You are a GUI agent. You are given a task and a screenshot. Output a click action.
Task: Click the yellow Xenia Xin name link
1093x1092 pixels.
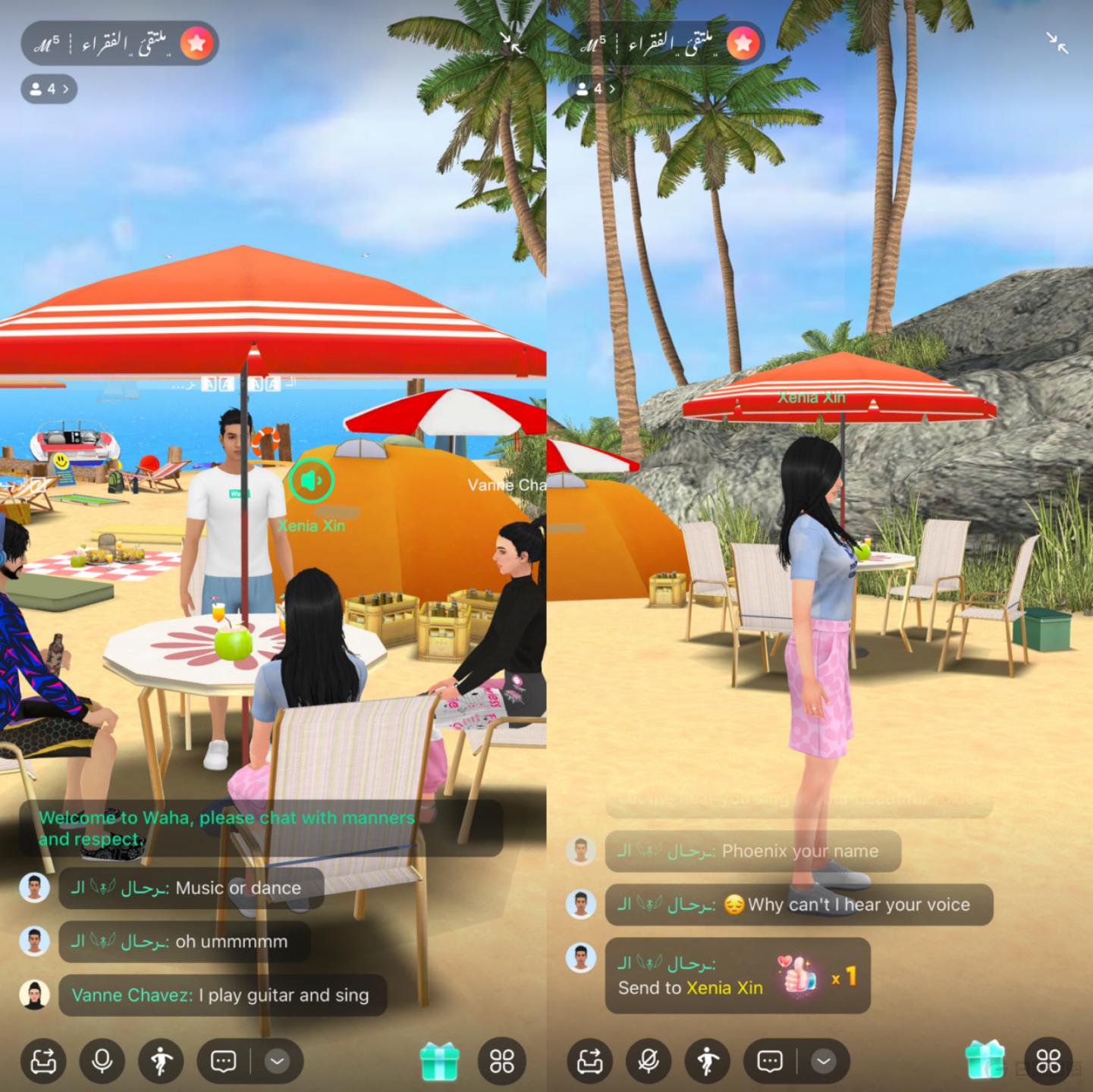click(x=724, y=987)
